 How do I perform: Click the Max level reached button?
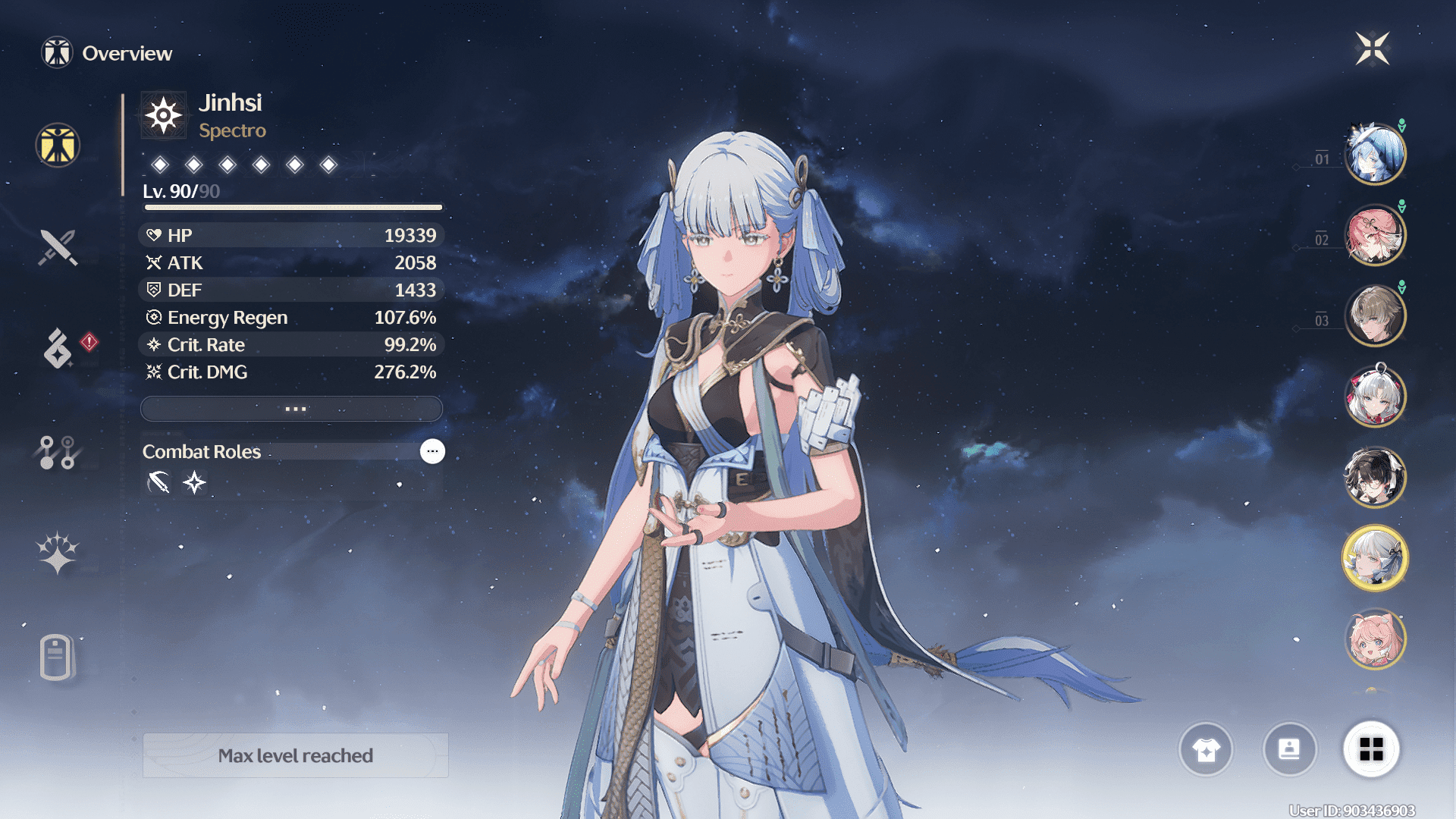pyautogui.click(x=295, y=755)
